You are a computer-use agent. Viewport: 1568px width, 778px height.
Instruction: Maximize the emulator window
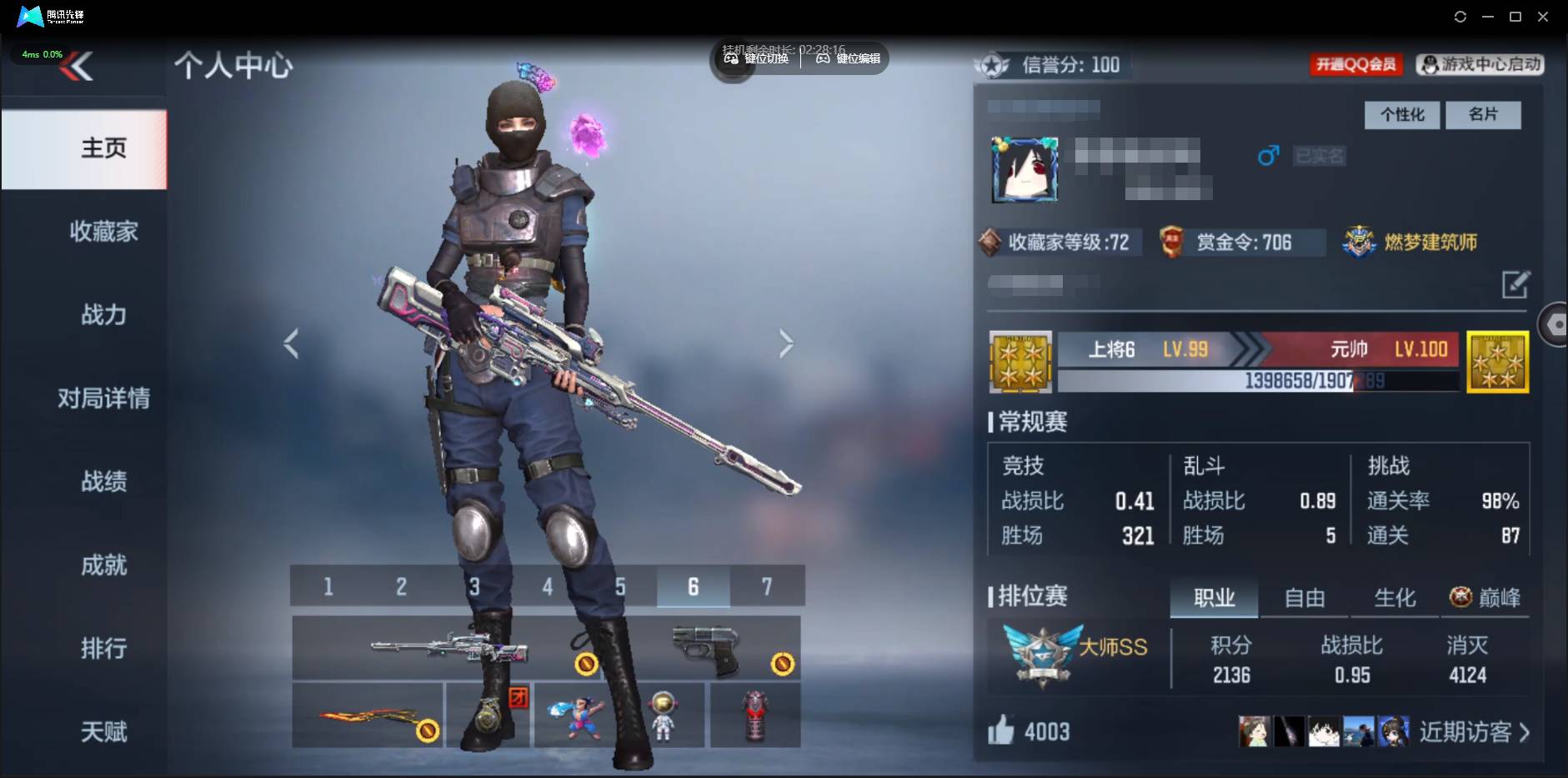click(x=1515, y=17)
